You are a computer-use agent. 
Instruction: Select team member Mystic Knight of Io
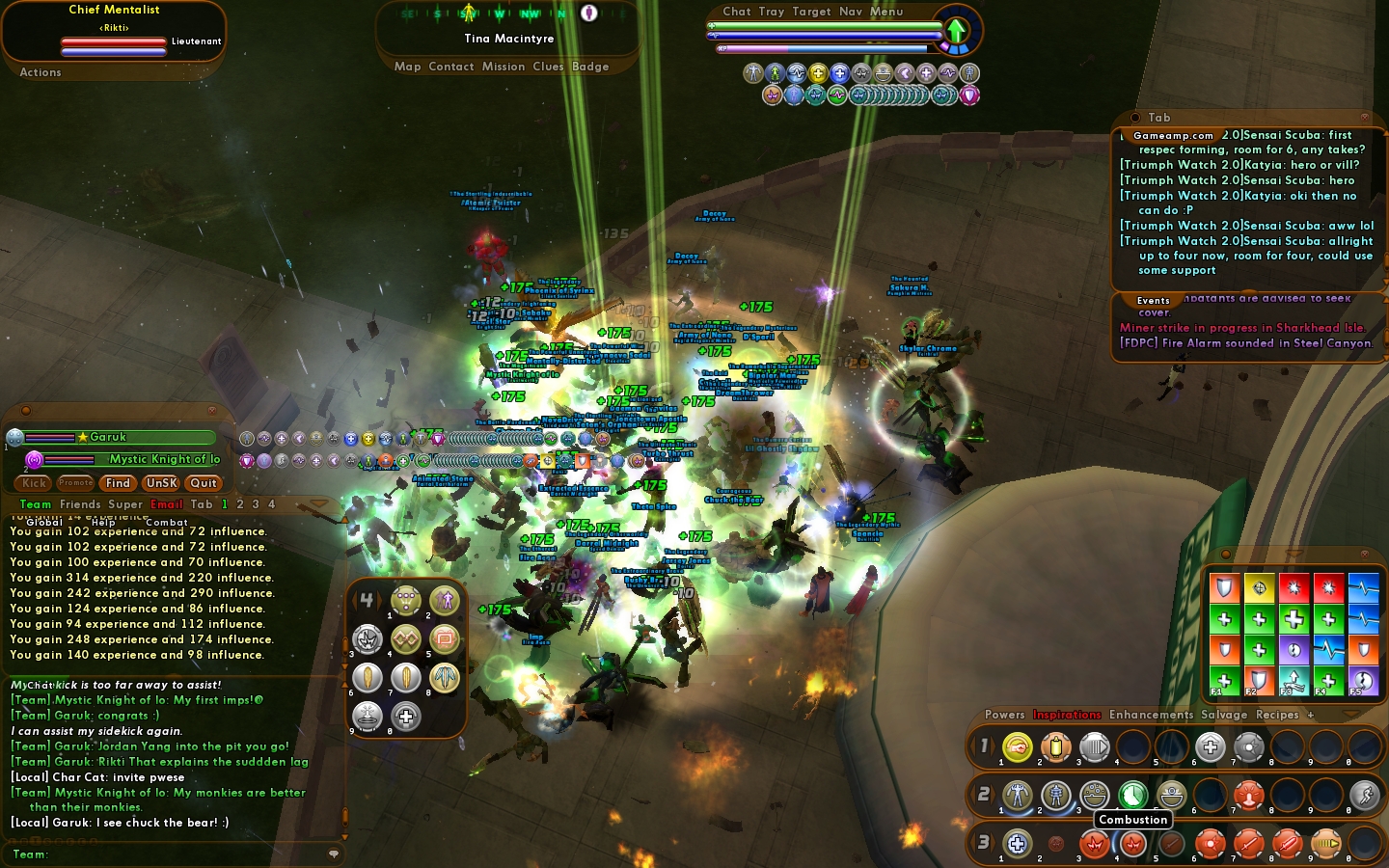(164, 459)
